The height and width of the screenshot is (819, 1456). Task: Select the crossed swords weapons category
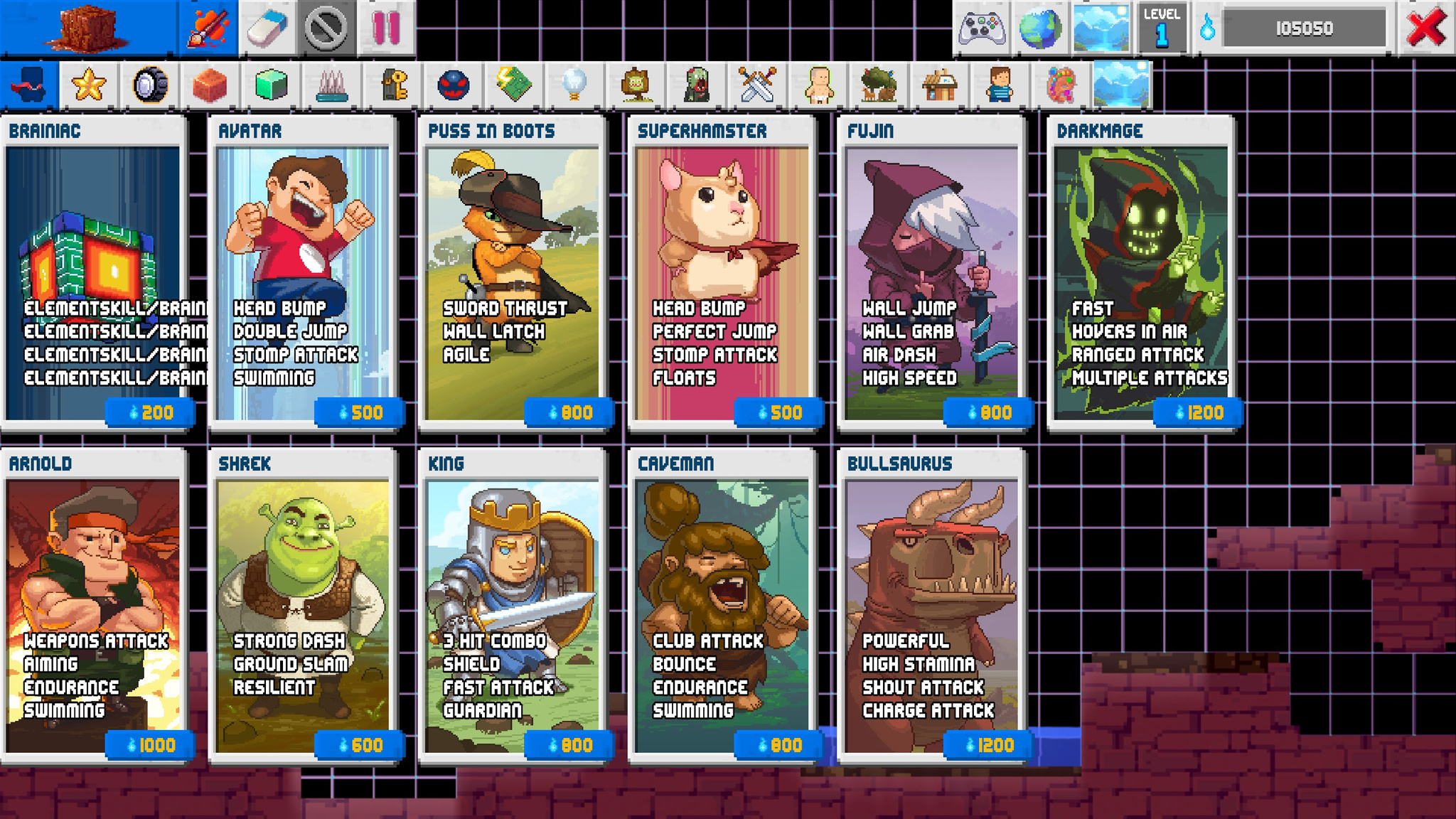(x=758, y=85)
